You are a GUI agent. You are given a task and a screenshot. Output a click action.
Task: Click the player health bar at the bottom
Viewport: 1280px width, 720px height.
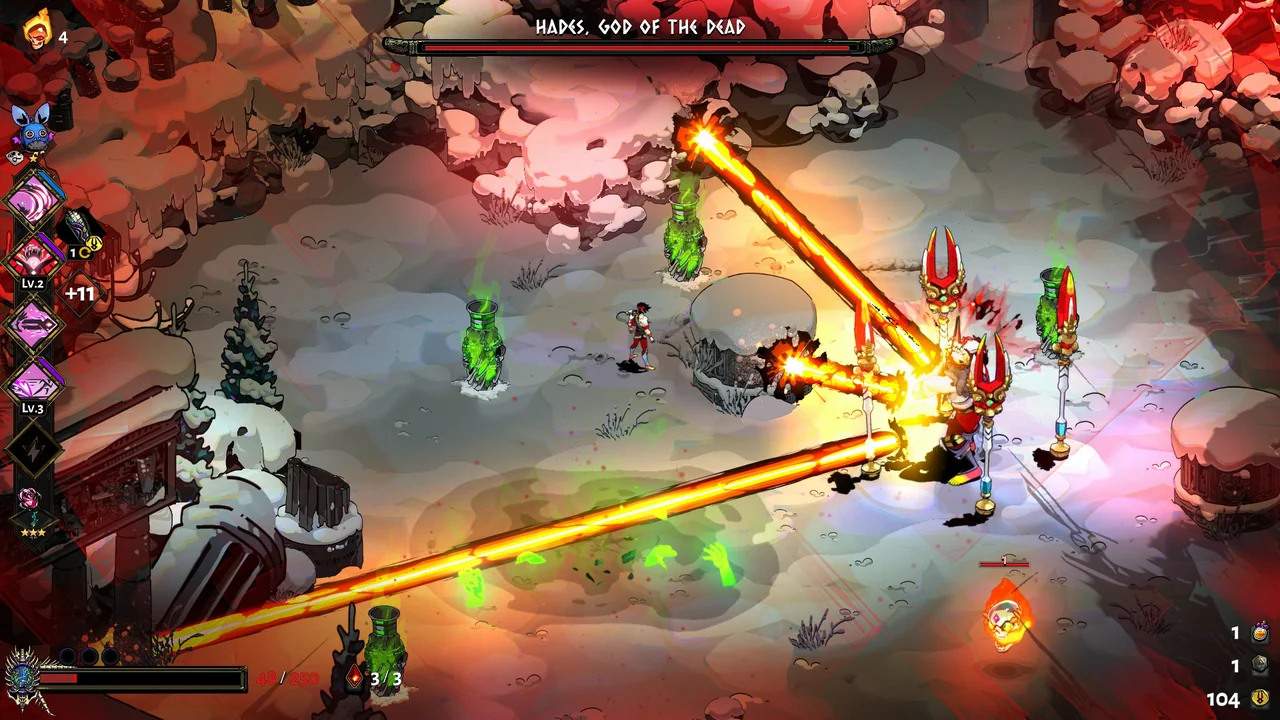point(140,678)
